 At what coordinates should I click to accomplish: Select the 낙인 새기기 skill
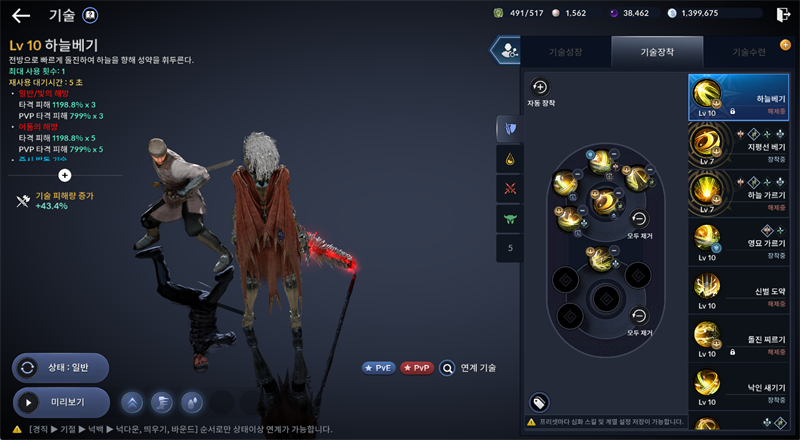click(738, 386)
